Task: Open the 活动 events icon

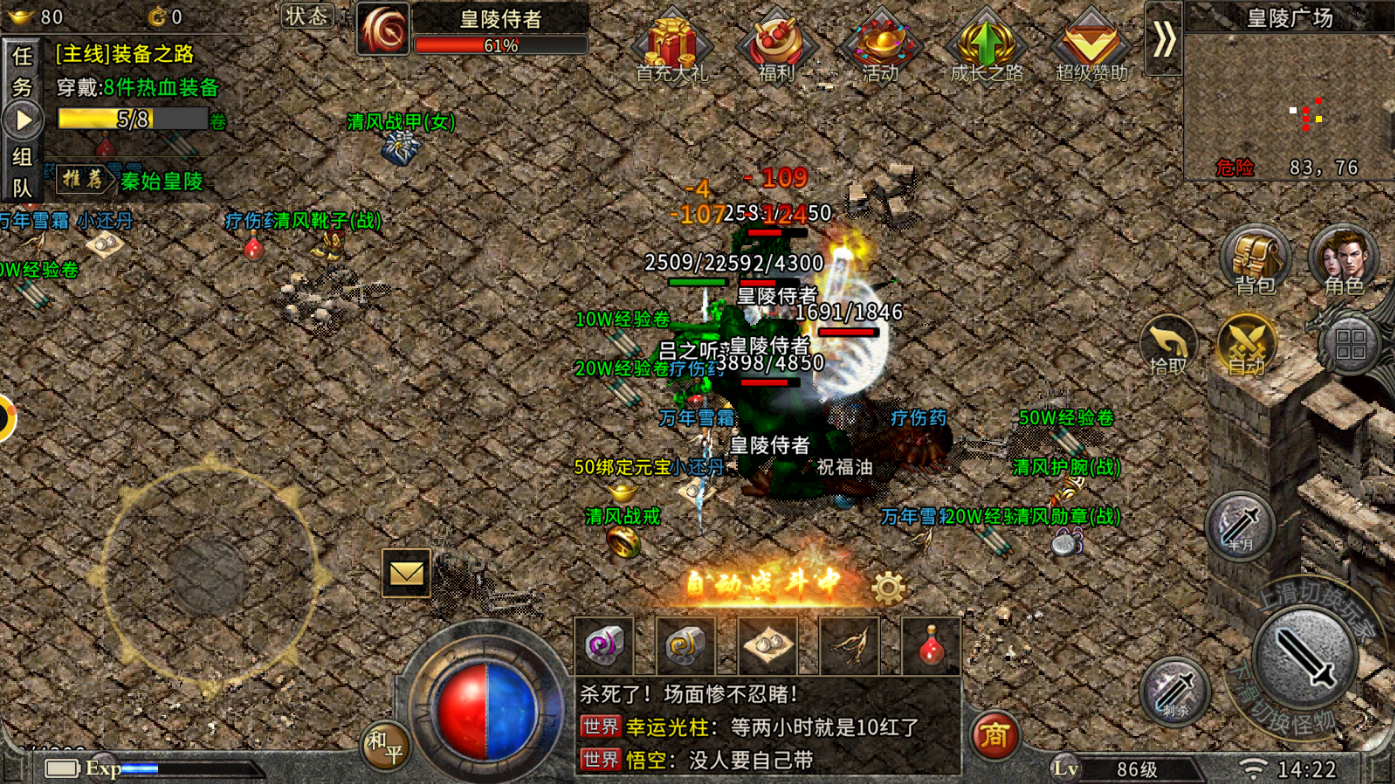Action: [x=881, y=46]
